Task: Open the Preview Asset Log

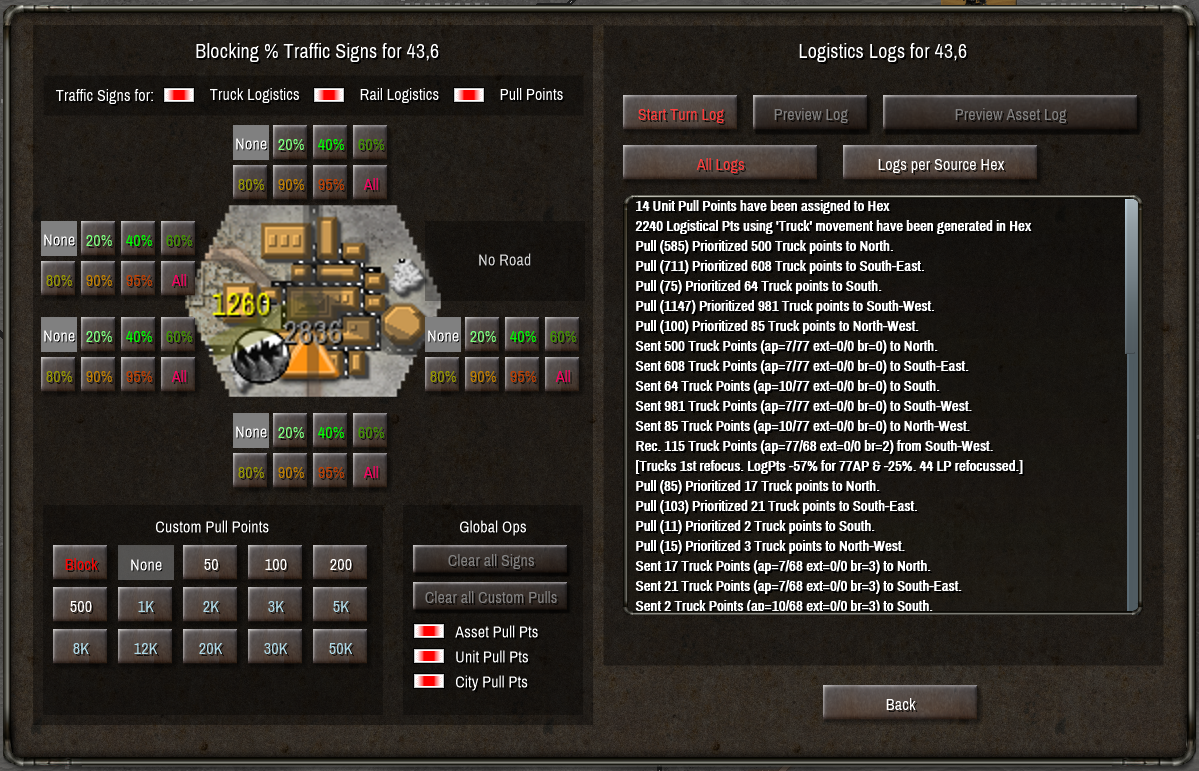Action: click(x=1010, y=114)
